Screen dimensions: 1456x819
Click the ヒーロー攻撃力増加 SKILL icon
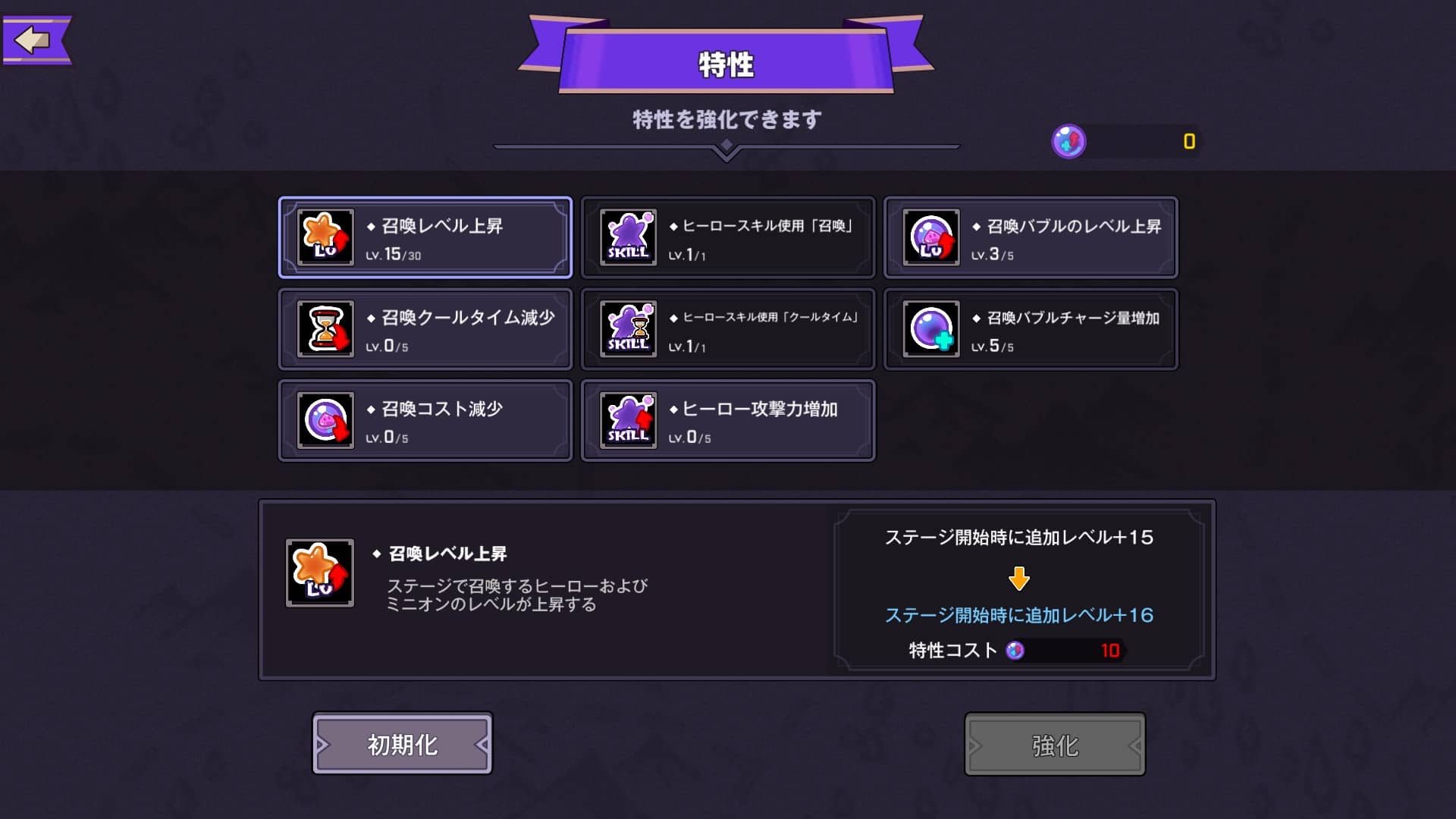point(629,419)
